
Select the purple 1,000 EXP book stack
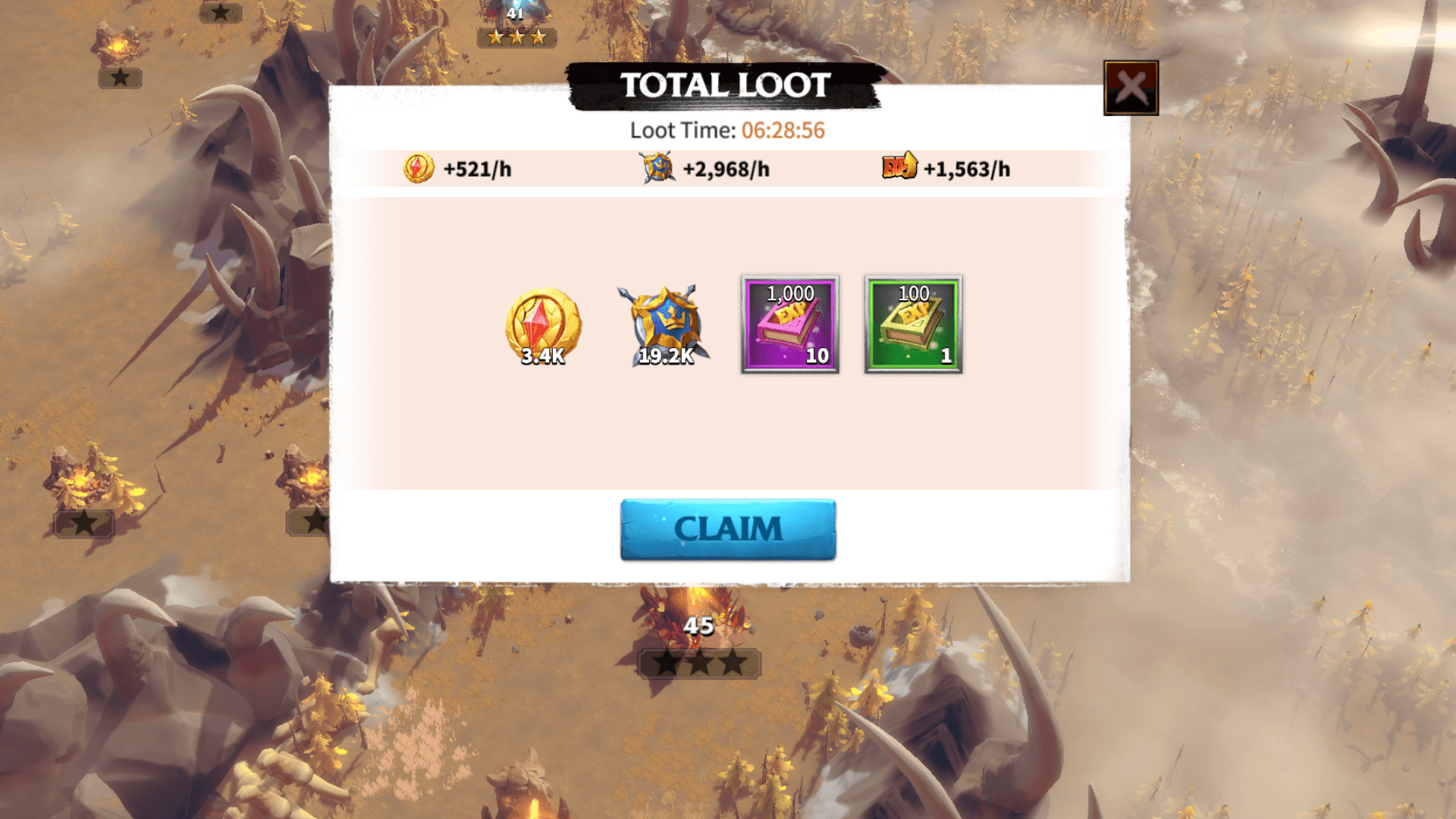[x=788, y=325]
